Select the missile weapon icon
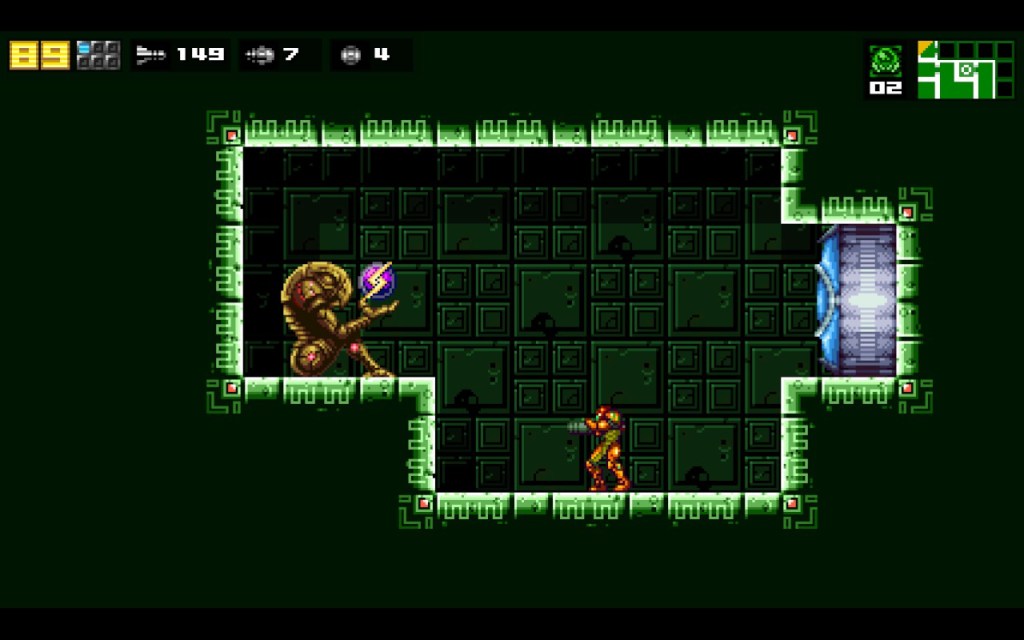This screenshot has width=1024, height=640. point(151,55)
